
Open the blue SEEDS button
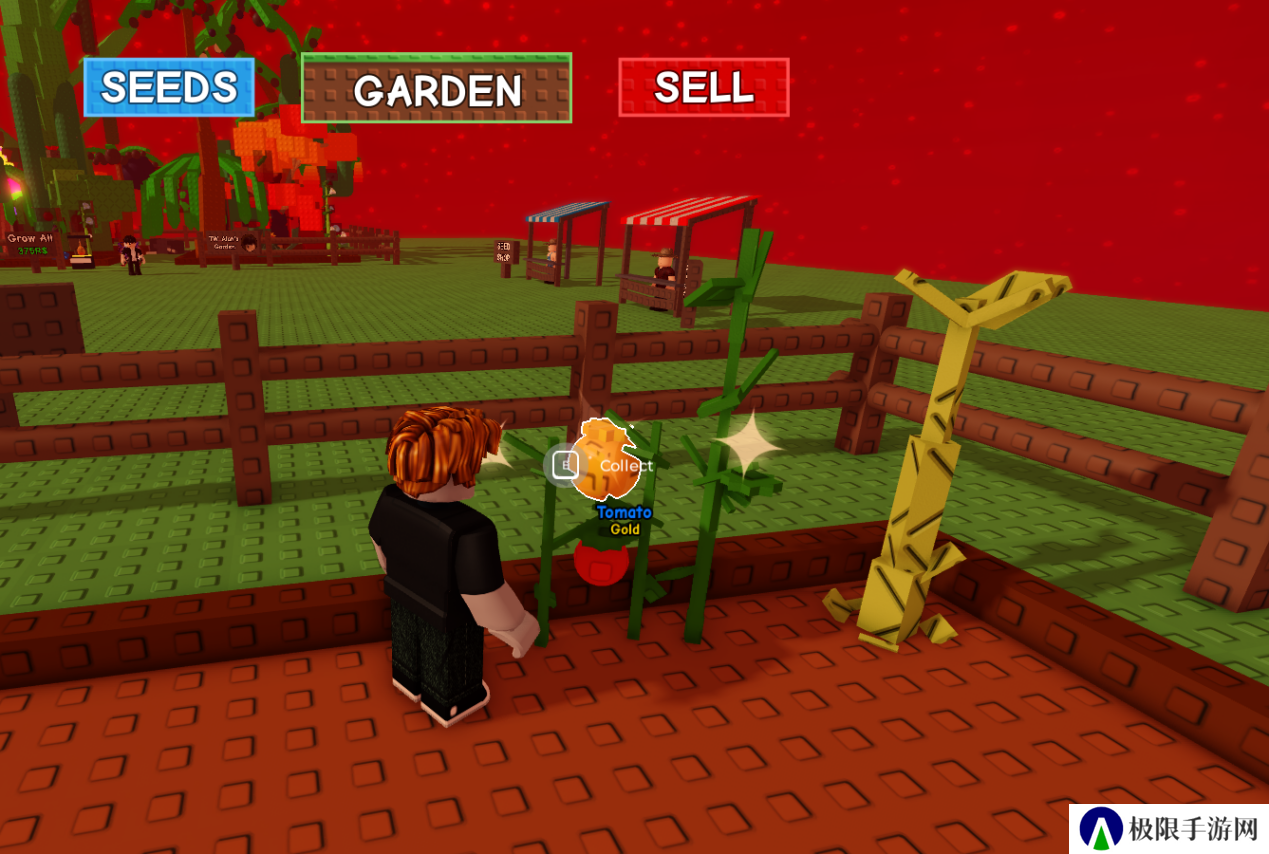[x=169, y=87]
